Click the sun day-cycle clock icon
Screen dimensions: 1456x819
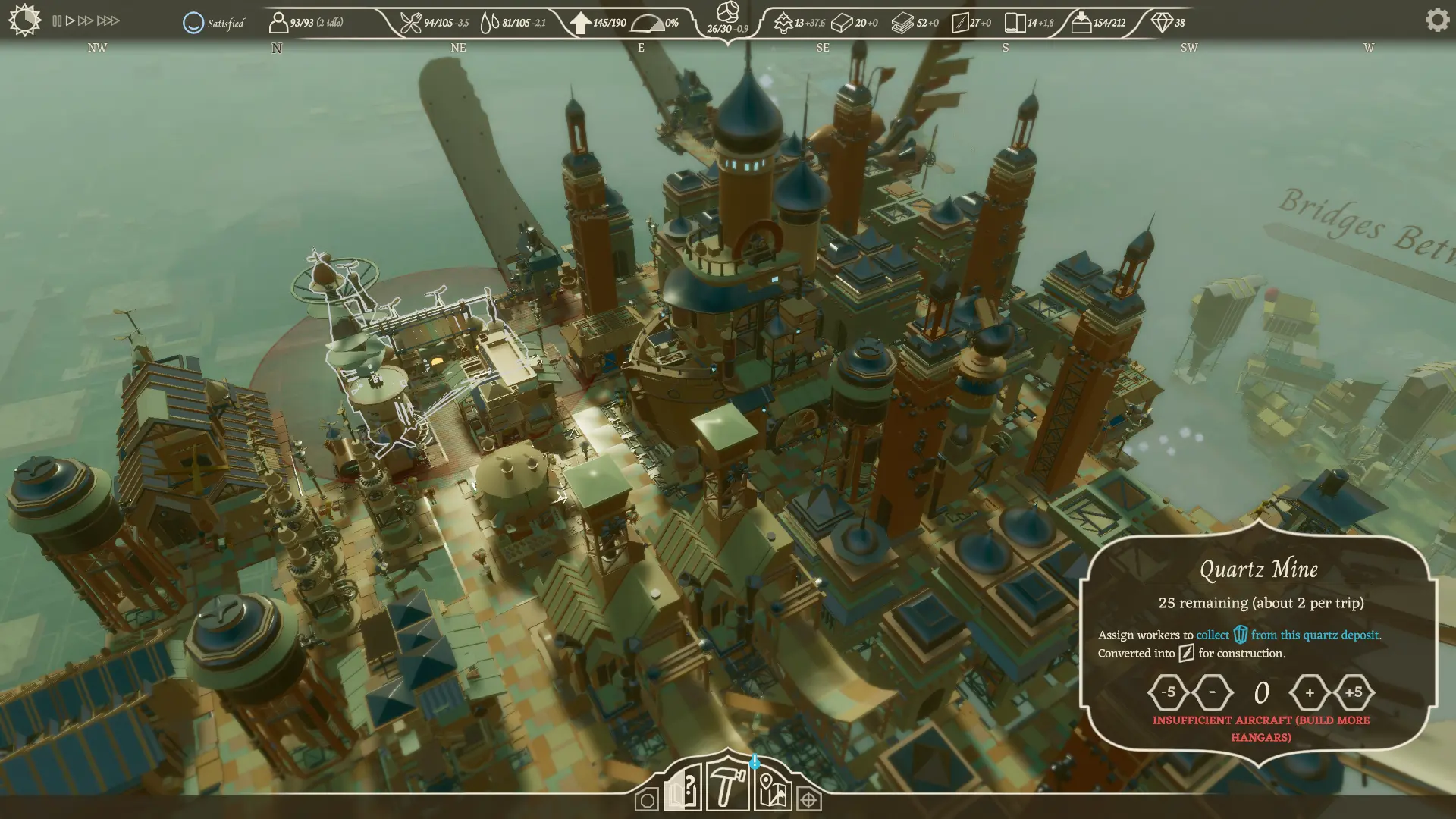tap(24, 20)
